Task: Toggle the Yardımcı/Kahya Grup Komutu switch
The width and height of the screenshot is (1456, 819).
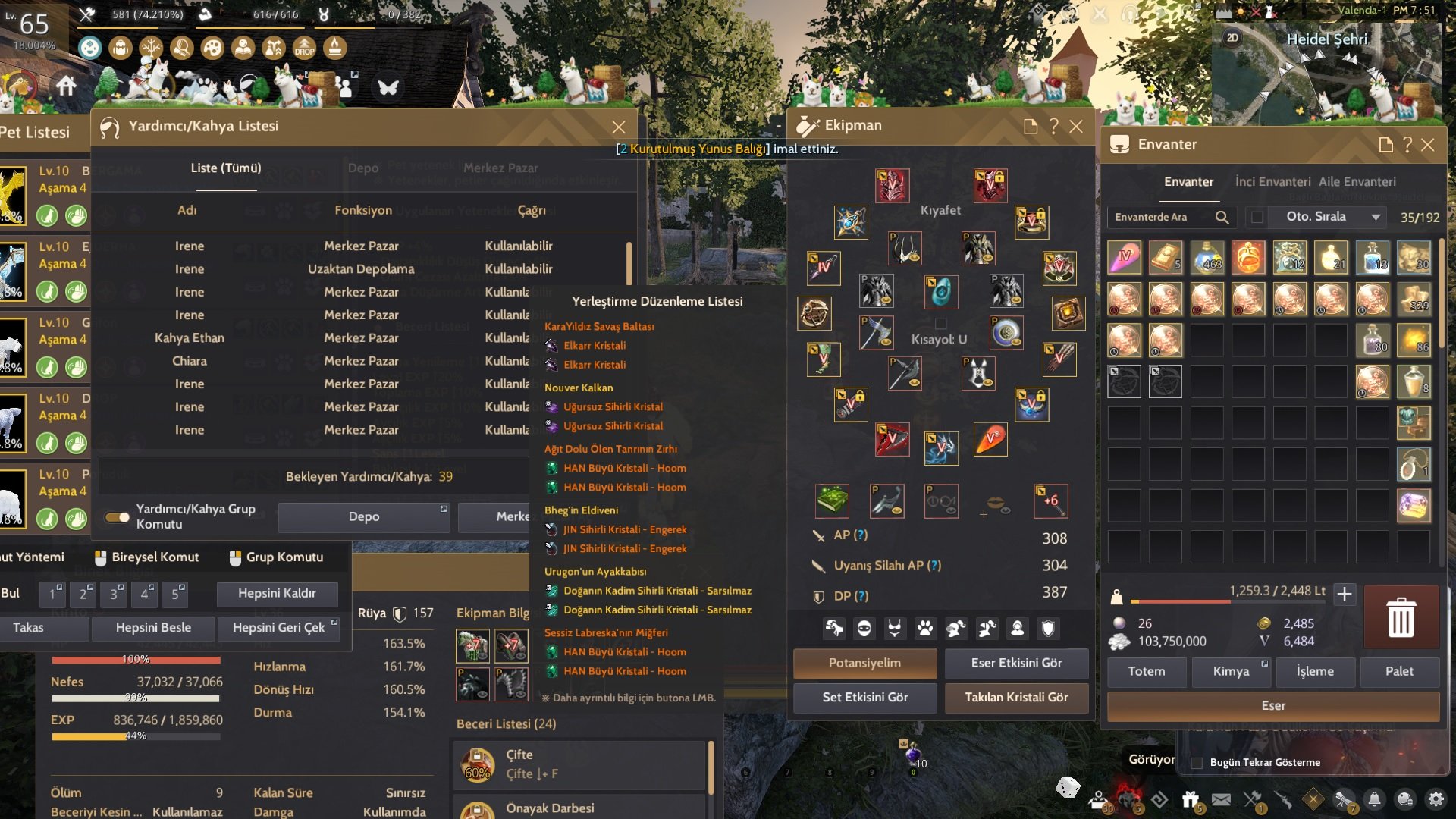Action: 117,517
